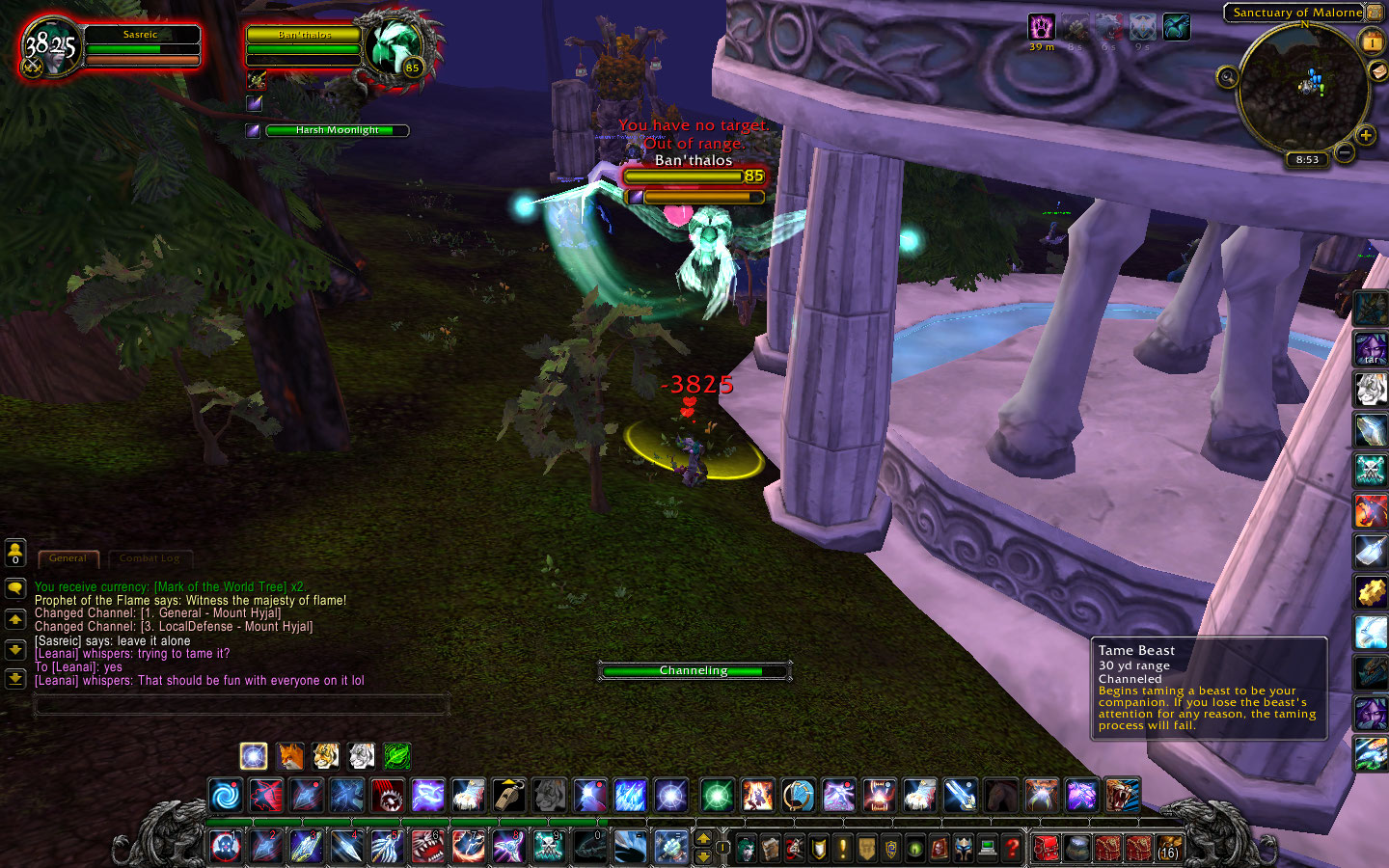Click the Ban'thalos target portrait frame
The width and height of the screenshot is (1389, 868).
395,46
